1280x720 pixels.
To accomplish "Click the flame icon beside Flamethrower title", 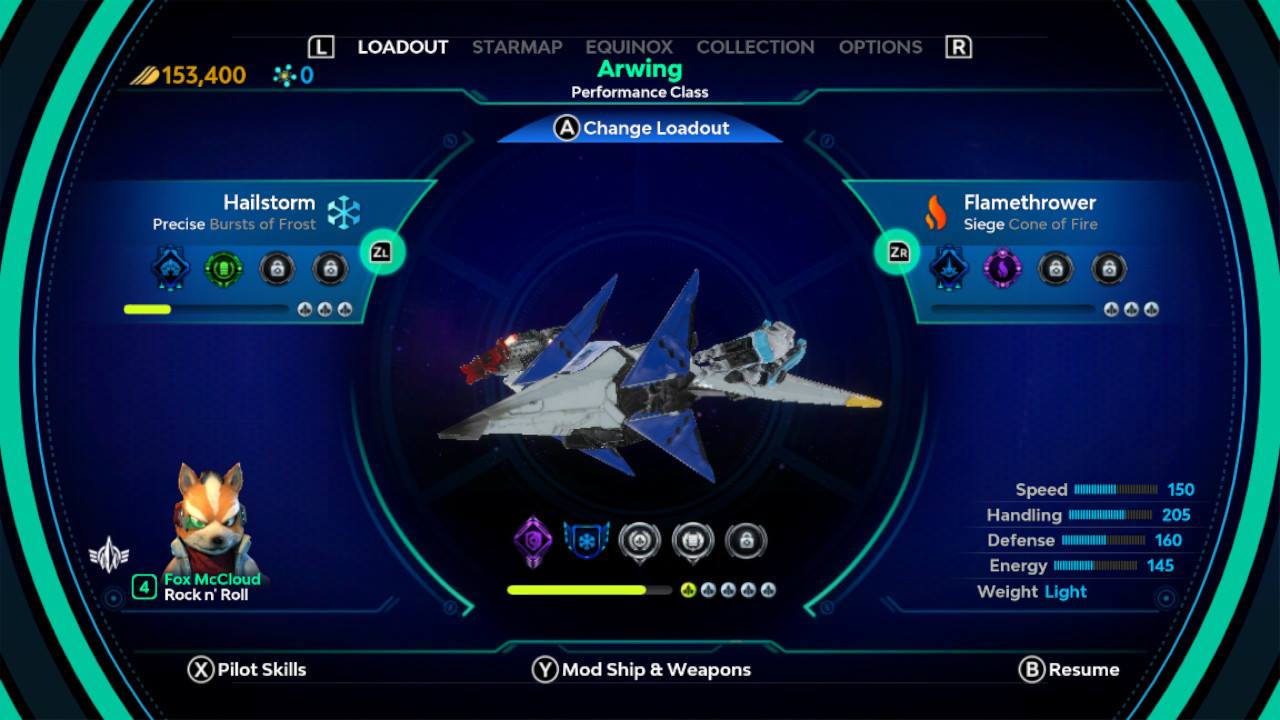I will click(936, 212).
